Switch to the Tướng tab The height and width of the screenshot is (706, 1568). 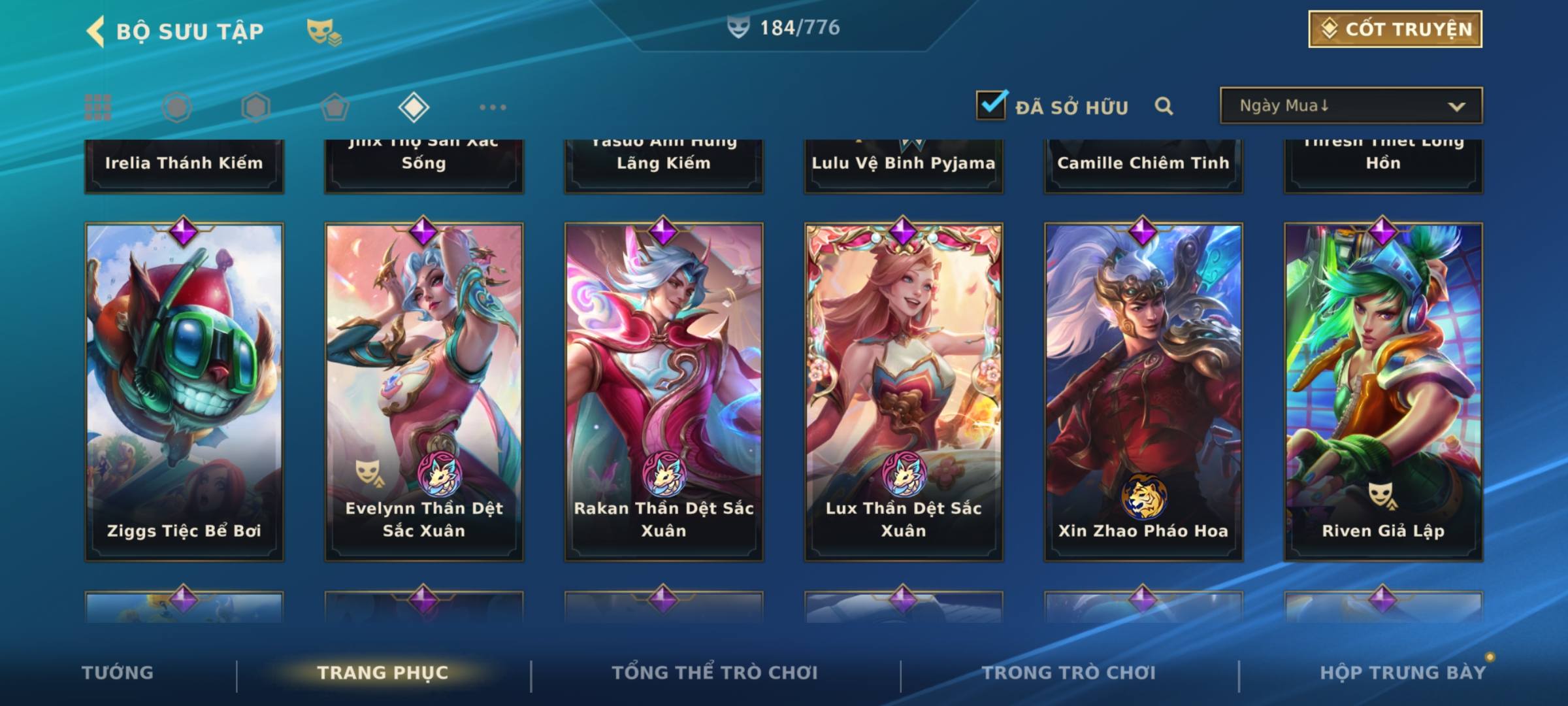pyautogui.click(x=118, y=673)
